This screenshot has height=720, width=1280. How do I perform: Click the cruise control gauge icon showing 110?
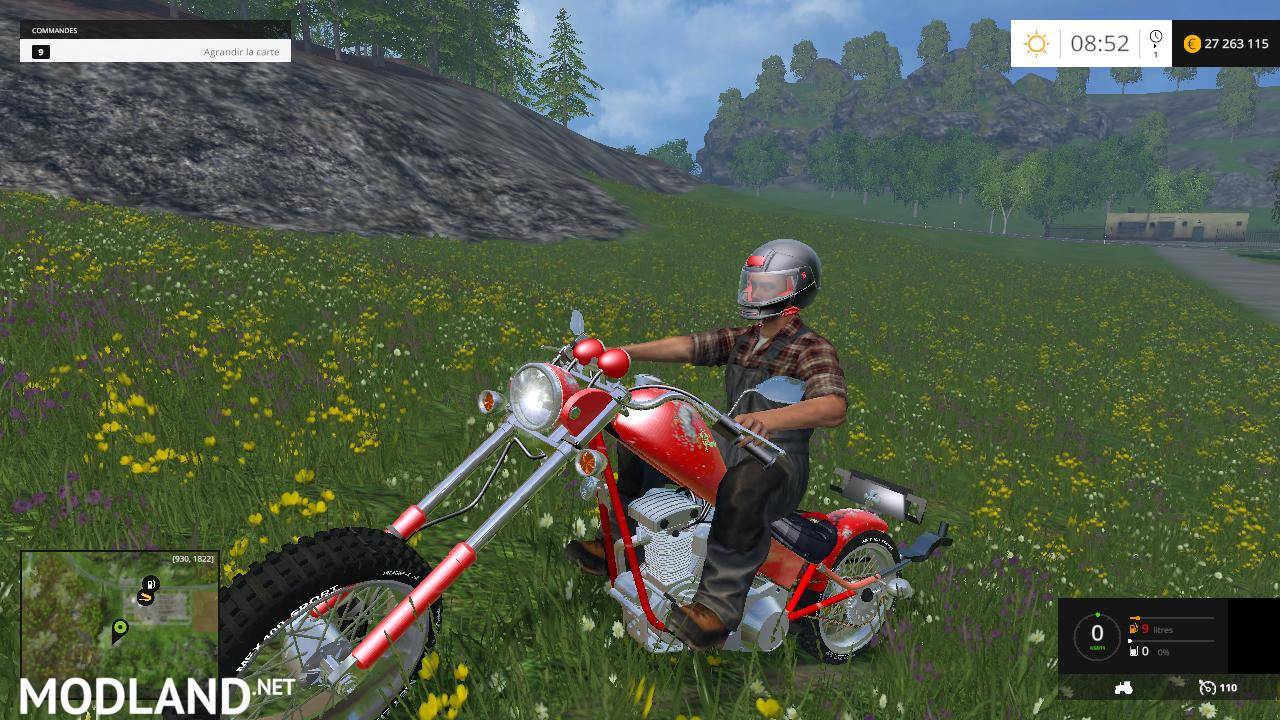coord(1208,688)
